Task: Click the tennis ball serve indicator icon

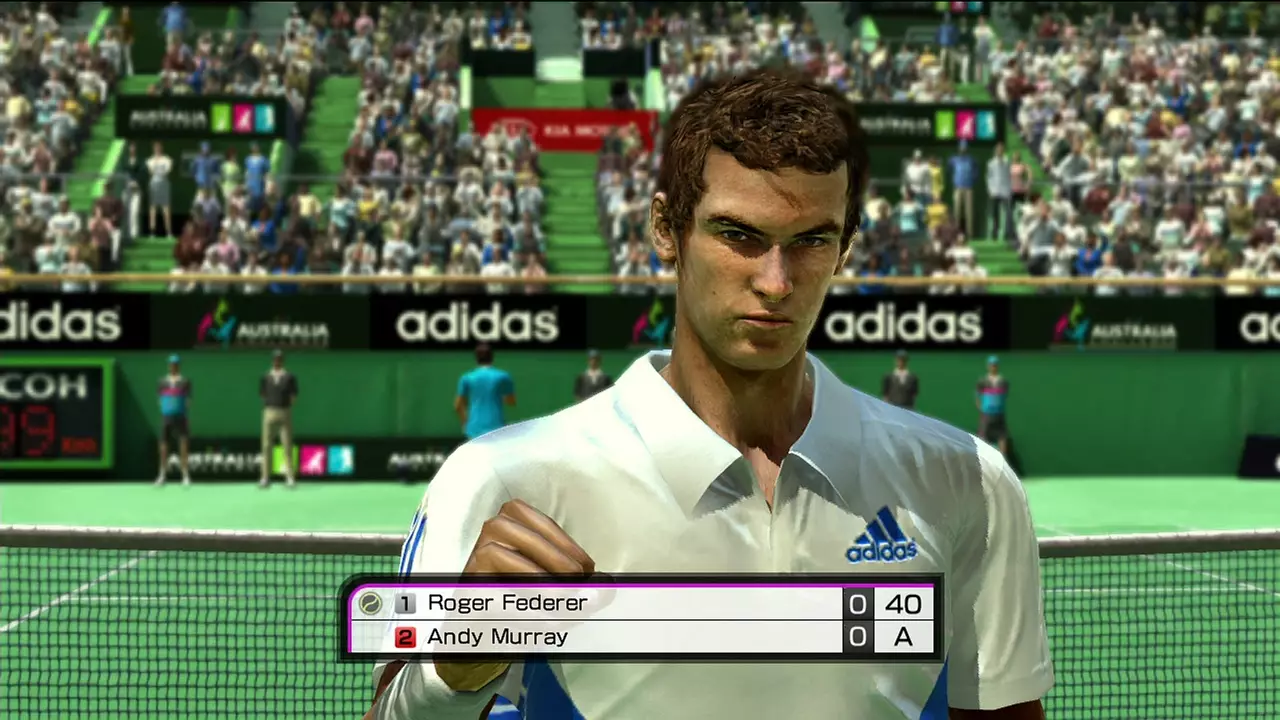Action: (x=370, y=603)
